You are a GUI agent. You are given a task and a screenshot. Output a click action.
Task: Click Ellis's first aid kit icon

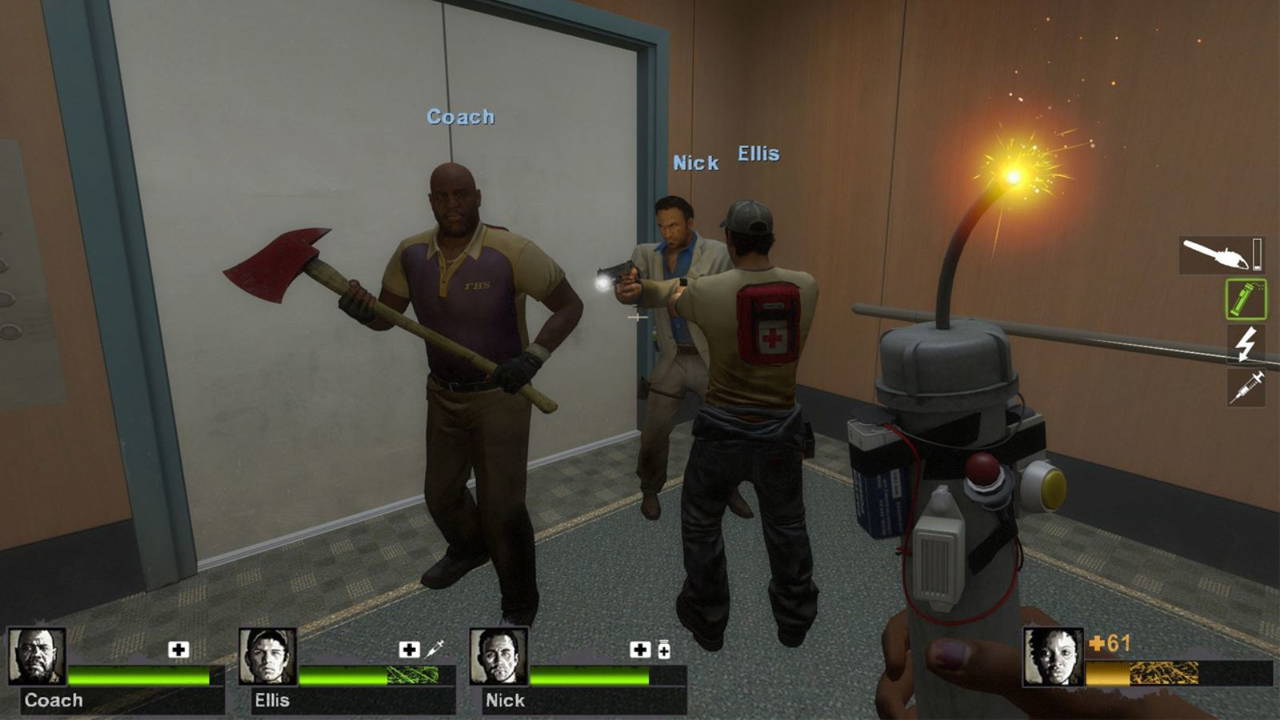click(x=409, y=650)
